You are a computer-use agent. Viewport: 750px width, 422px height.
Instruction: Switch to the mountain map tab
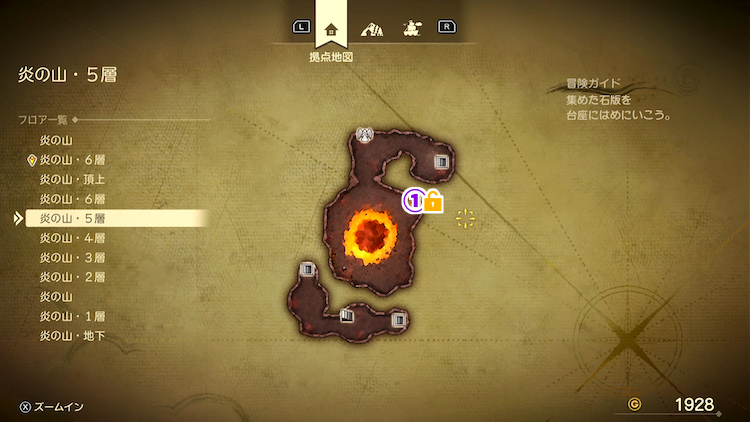point(371,28)
